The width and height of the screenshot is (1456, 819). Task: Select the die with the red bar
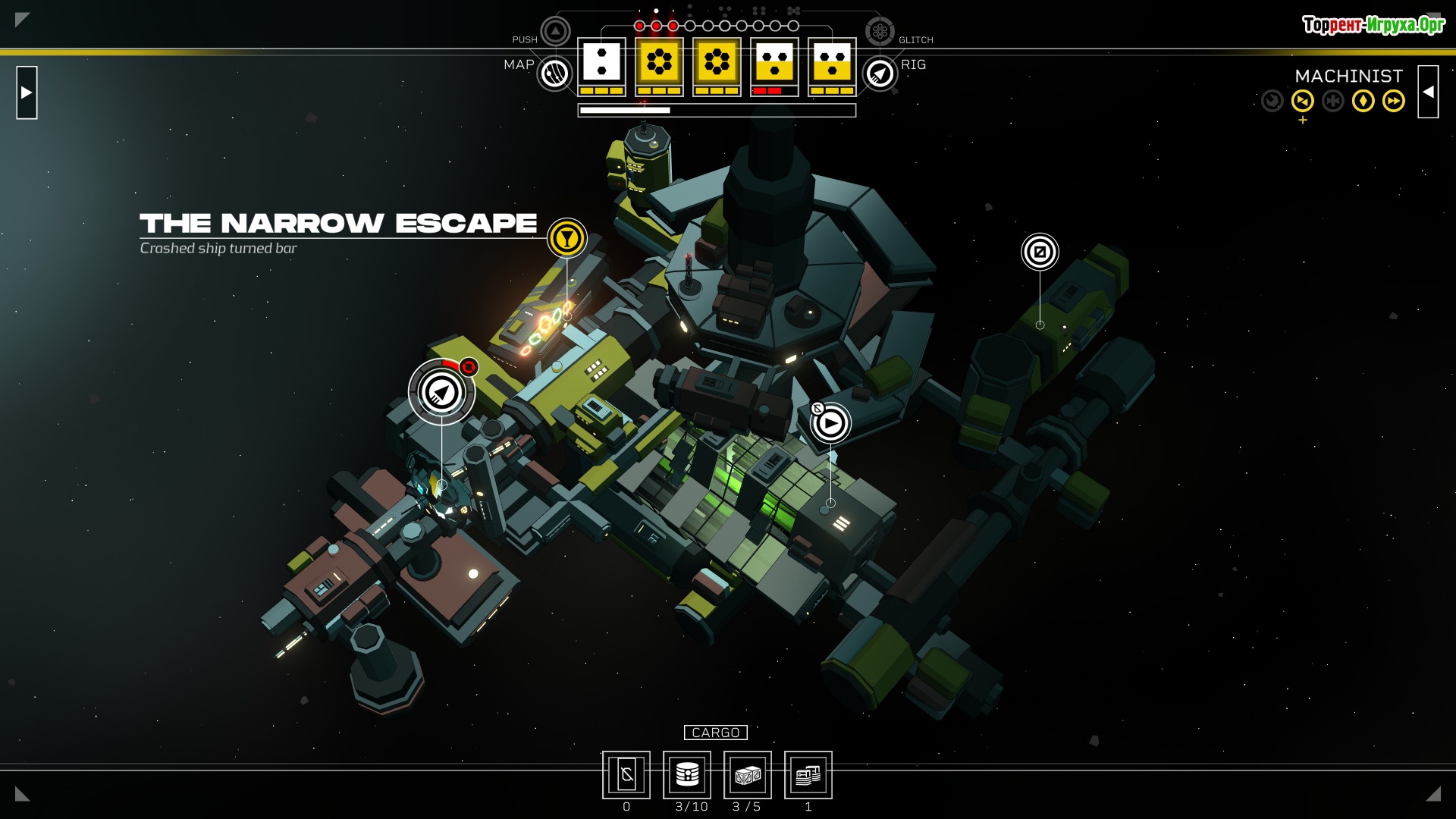[774, 66]
